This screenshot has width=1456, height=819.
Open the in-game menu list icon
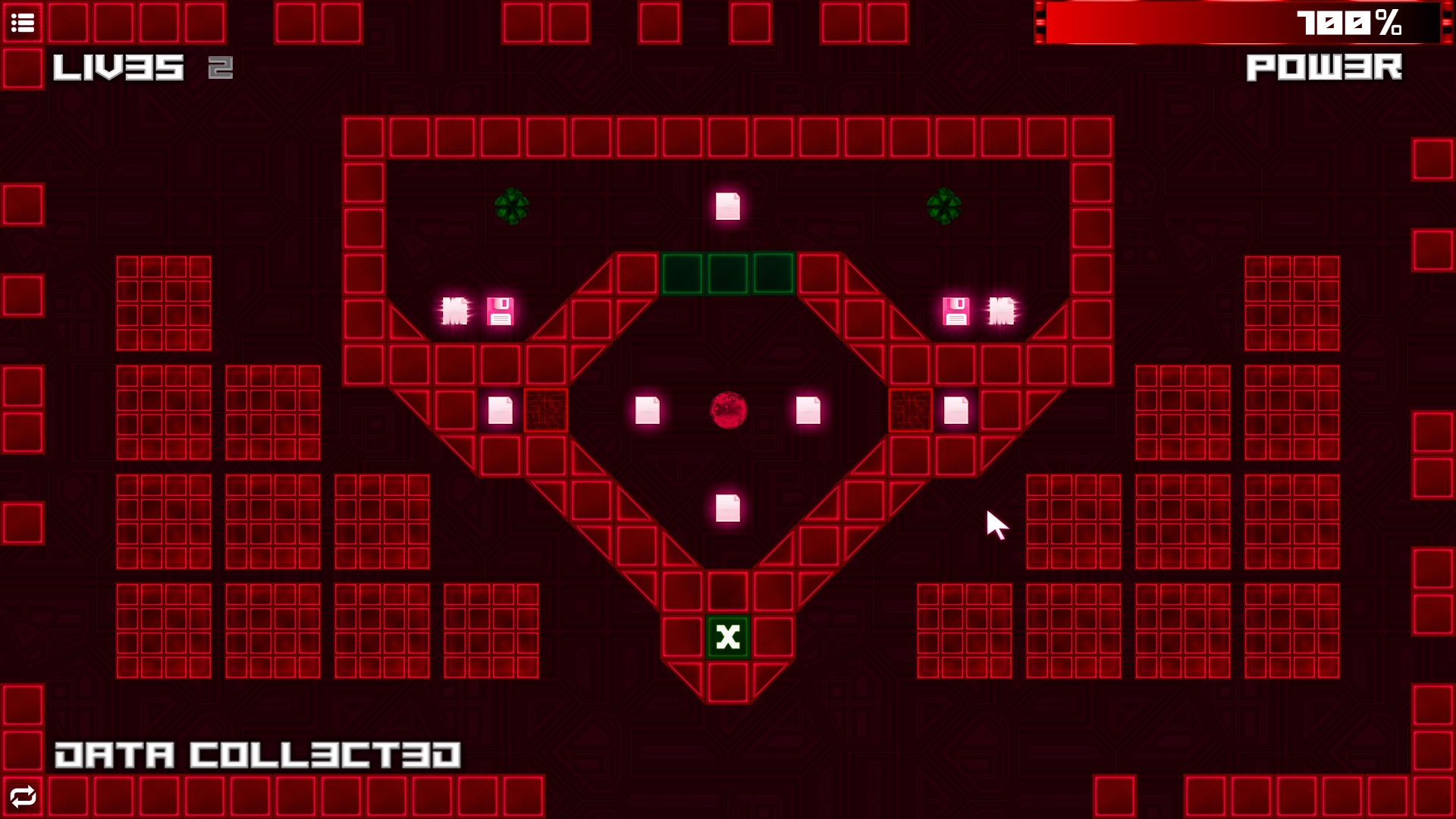(24, 22)
